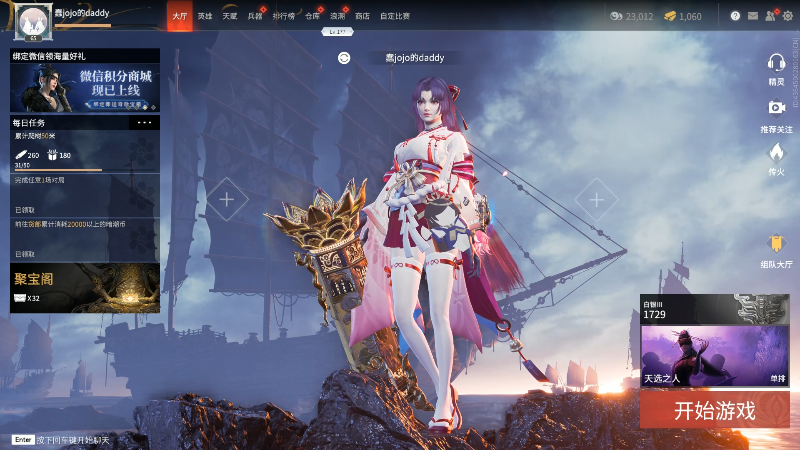Open the 仓库 warehouse tab
Image resolution: width=800 pixels, height=450 pixels.
[x=311, y=16]
